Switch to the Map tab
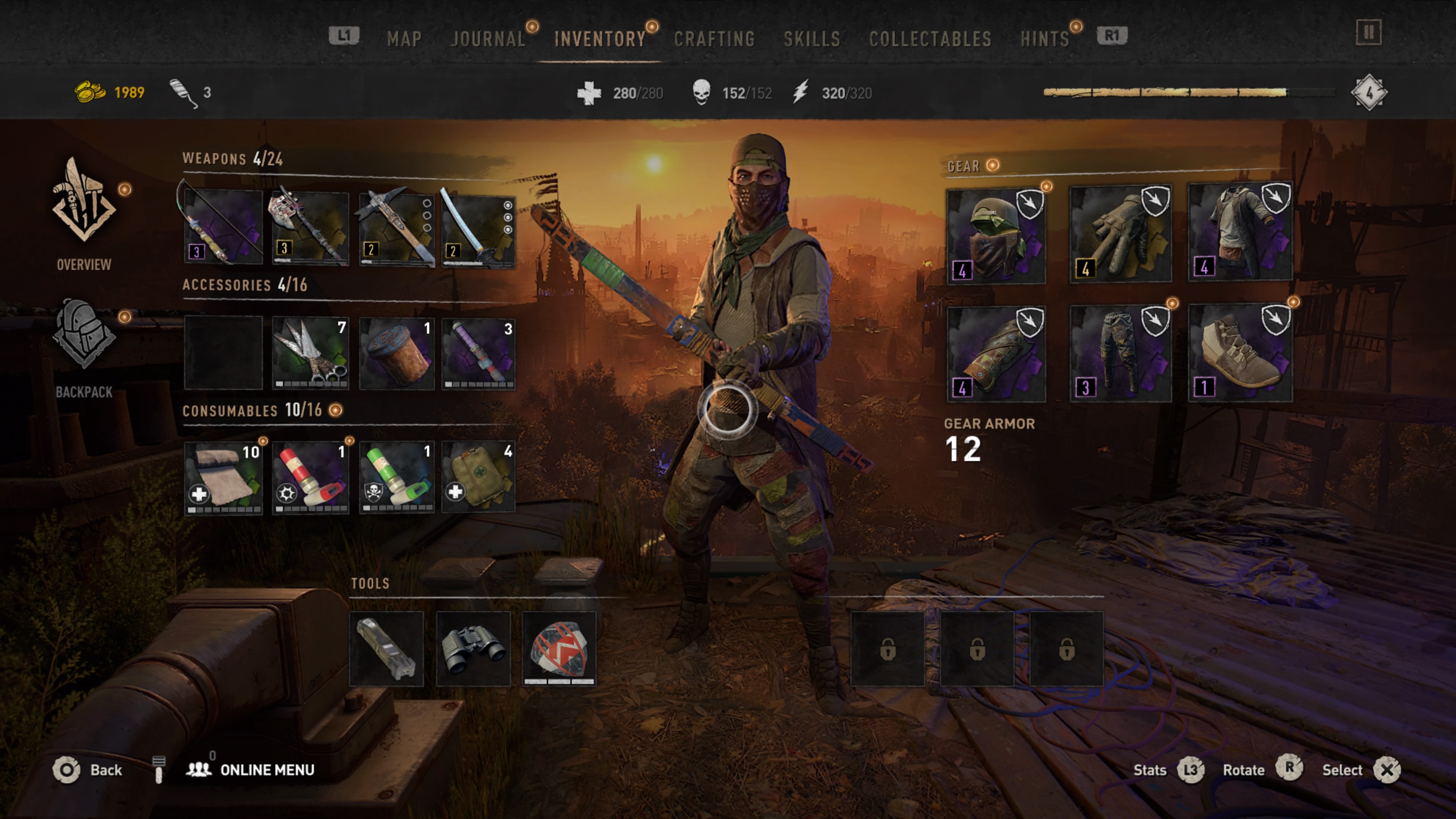The width and height of the screenshot is (1456, 819). pyautogui.click(x=404, y=39)
